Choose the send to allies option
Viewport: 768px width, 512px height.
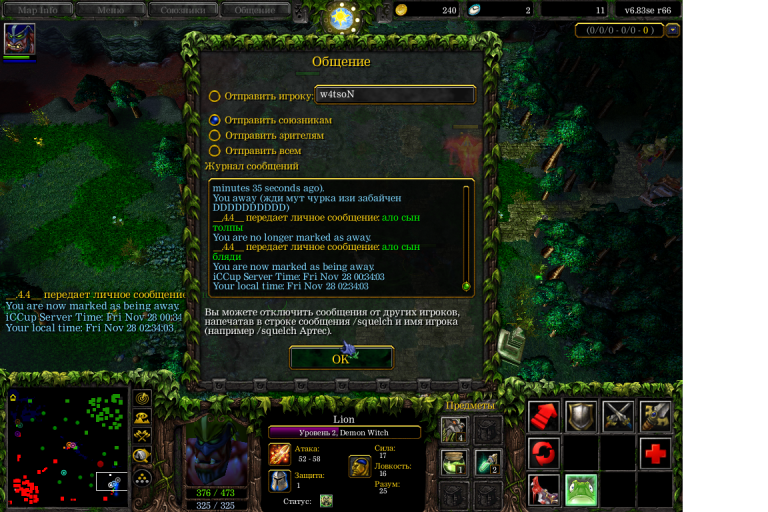[x=214, y=120]
